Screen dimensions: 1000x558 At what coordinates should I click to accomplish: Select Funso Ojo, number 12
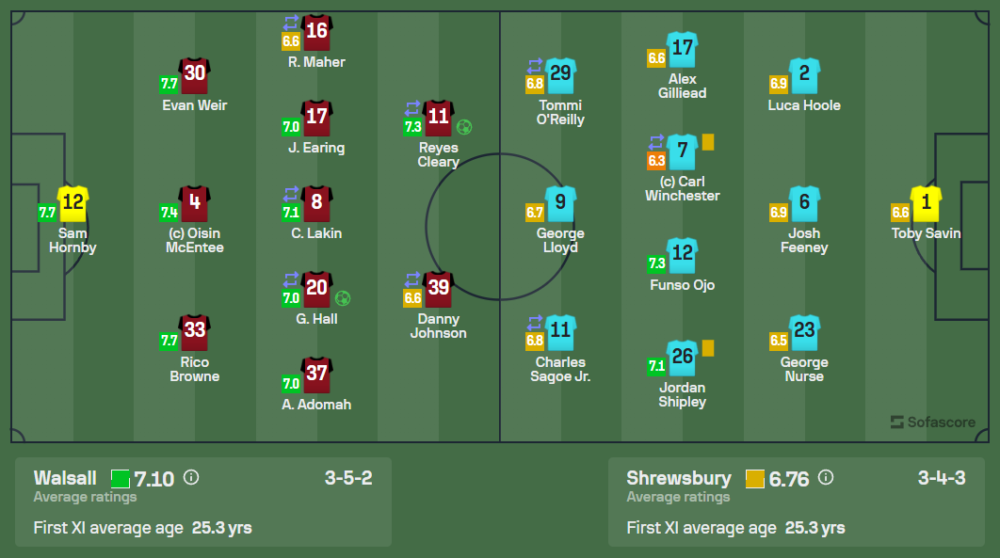coord(683,256)
